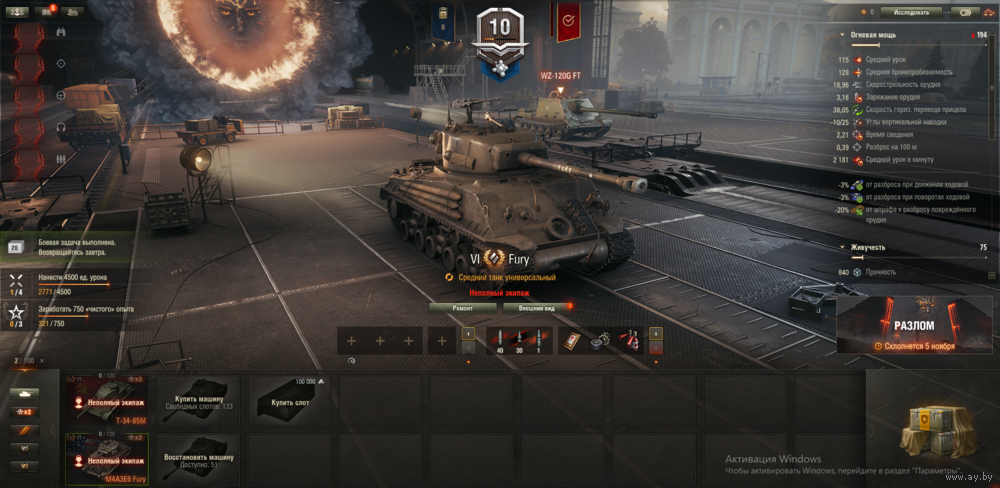Collapse the Живучесть stats section

(x=844, y=247)
